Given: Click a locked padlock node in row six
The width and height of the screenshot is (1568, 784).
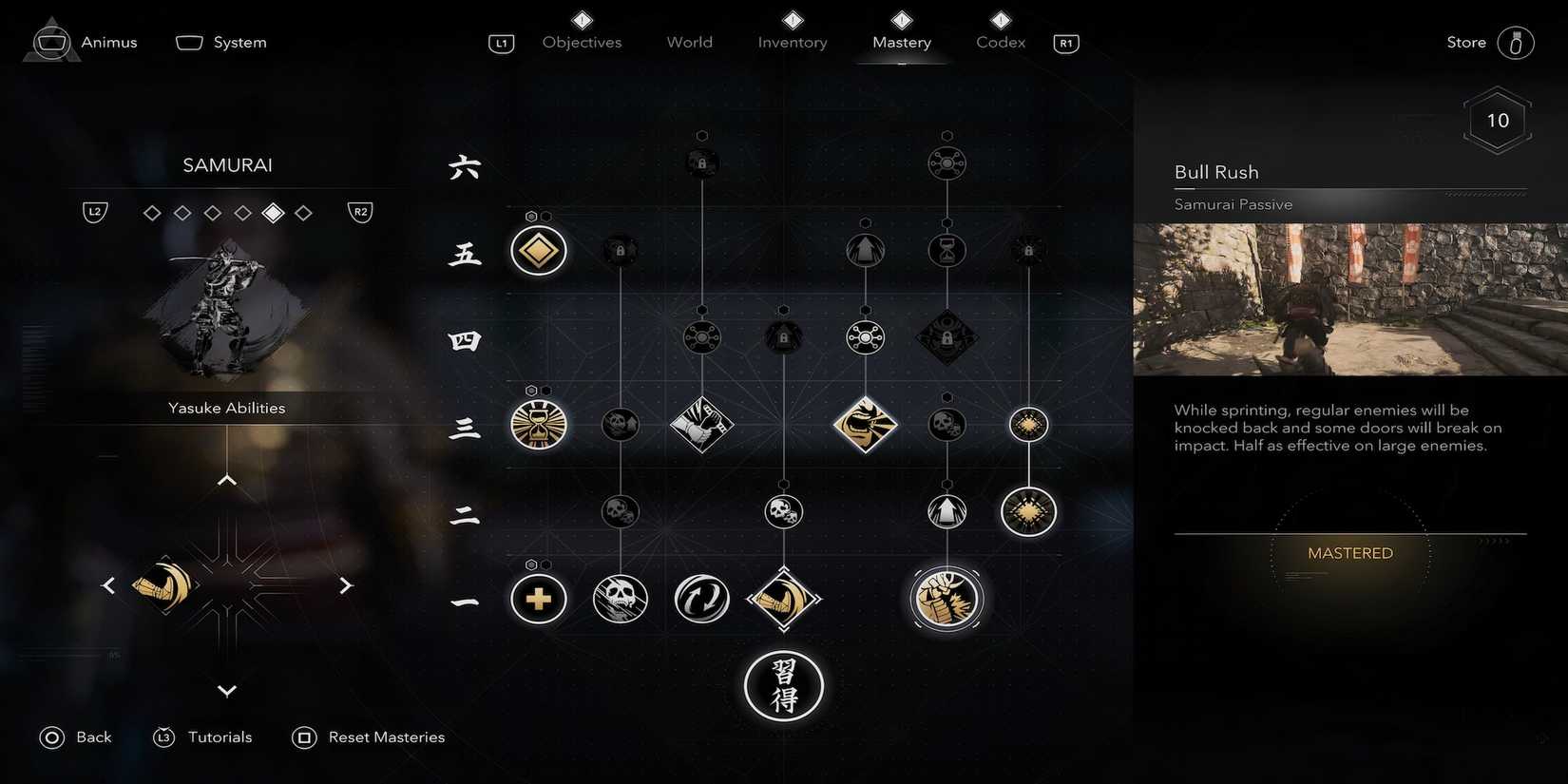Looking at the screenshot, I should pyautogui.click(x=701, y=162).
